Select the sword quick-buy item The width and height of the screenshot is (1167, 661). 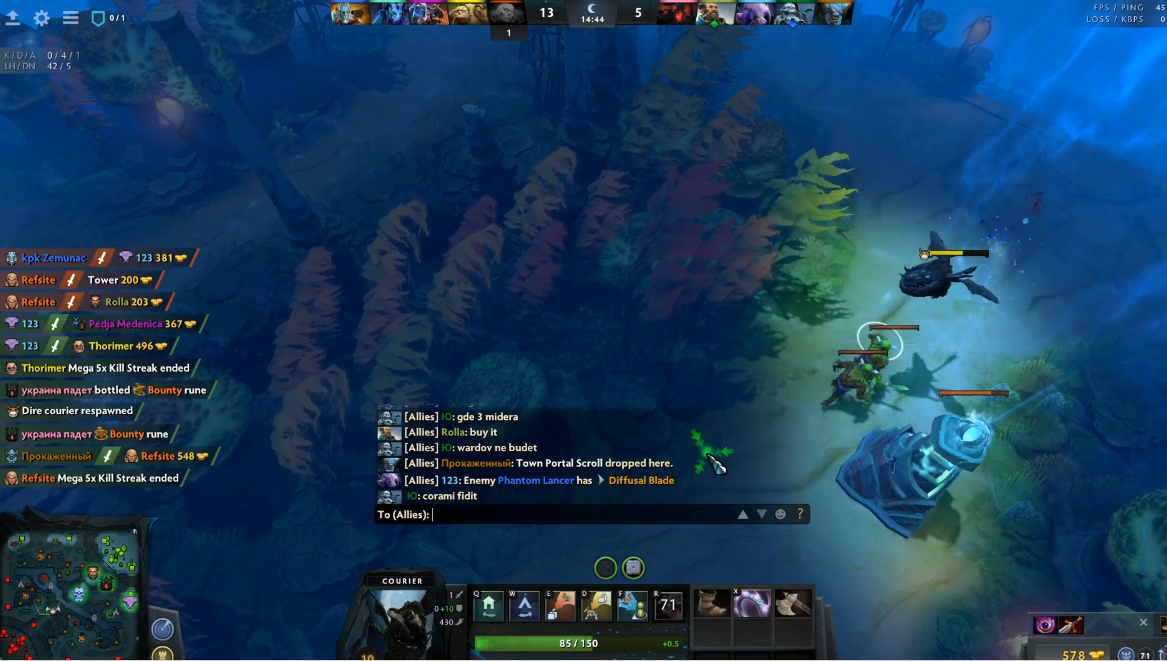click(1070, 626)
